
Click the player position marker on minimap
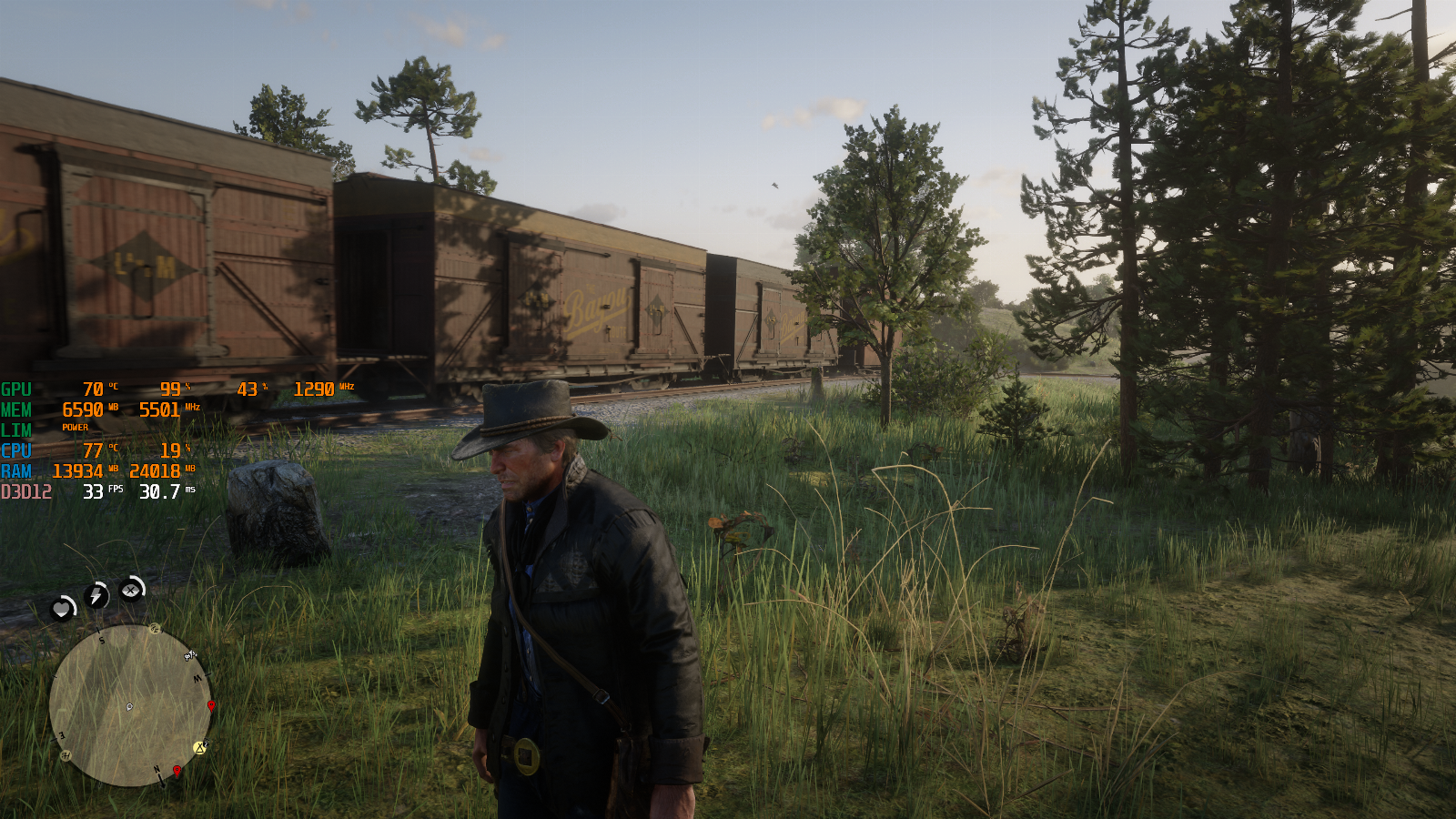coord(129,707)
